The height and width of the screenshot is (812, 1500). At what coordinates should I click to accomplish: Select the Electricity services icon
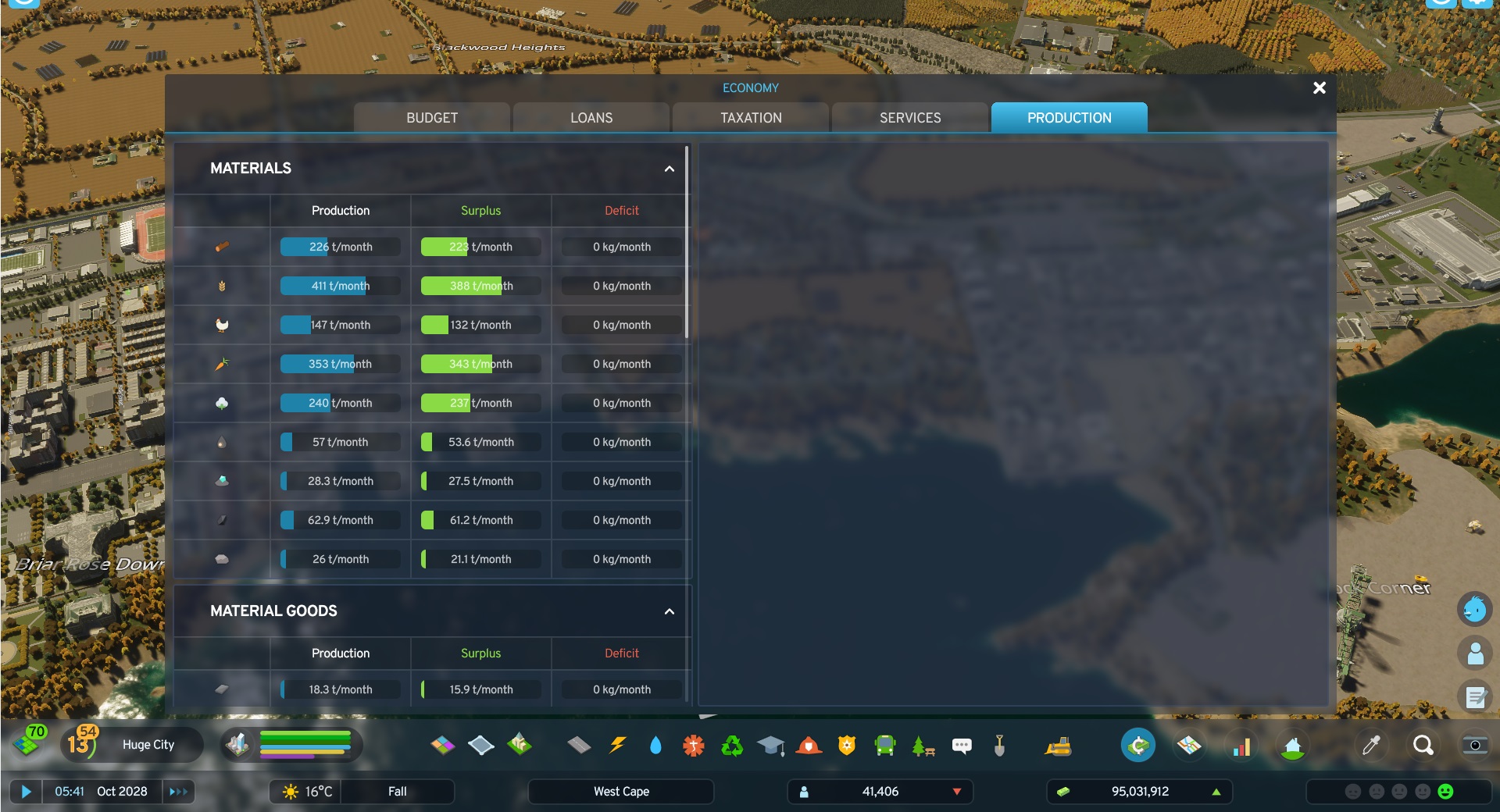(x=618, y=745)
